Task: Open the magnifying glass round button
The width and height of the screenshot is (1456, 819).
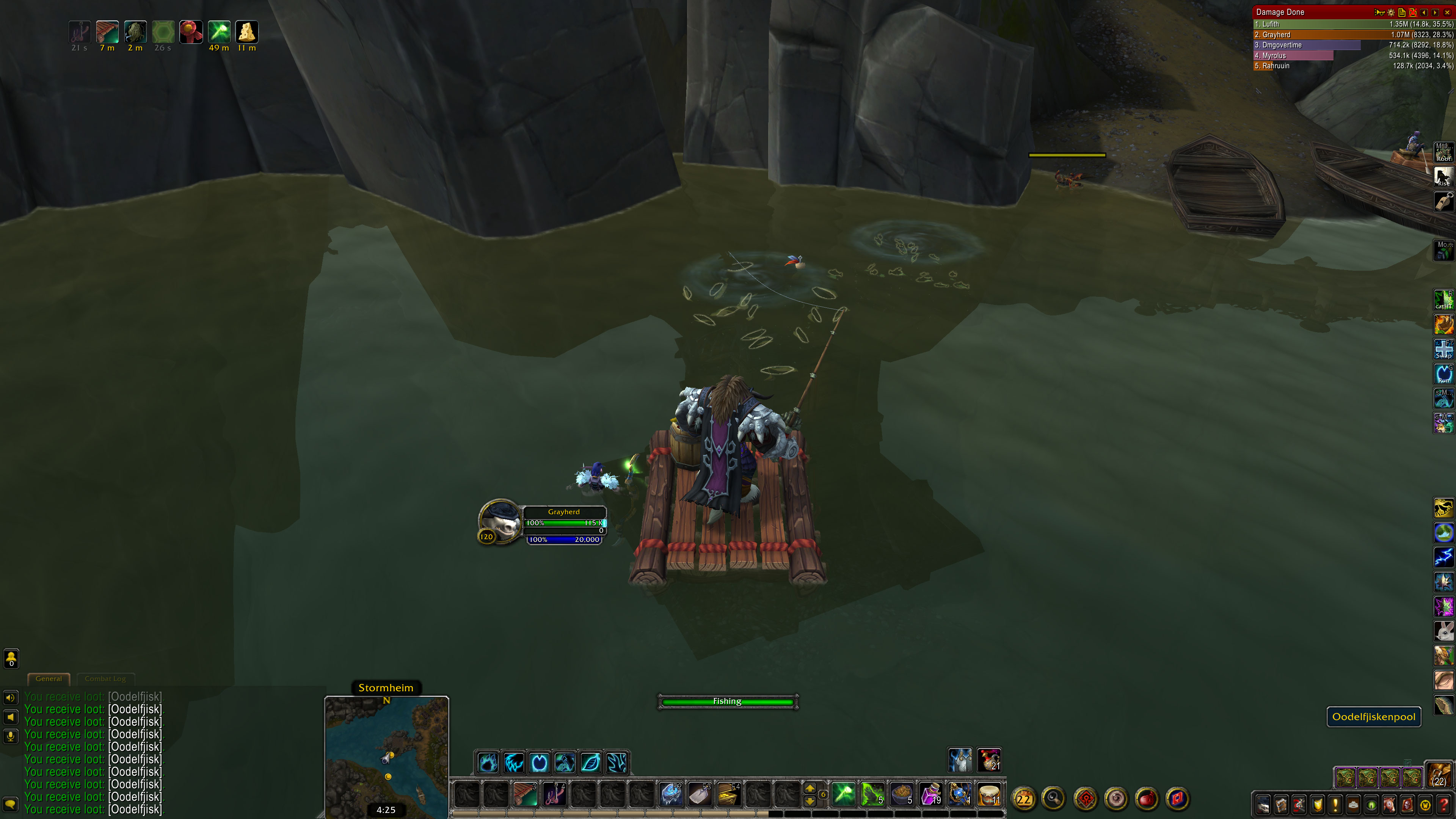Action: click(1054, 799)
